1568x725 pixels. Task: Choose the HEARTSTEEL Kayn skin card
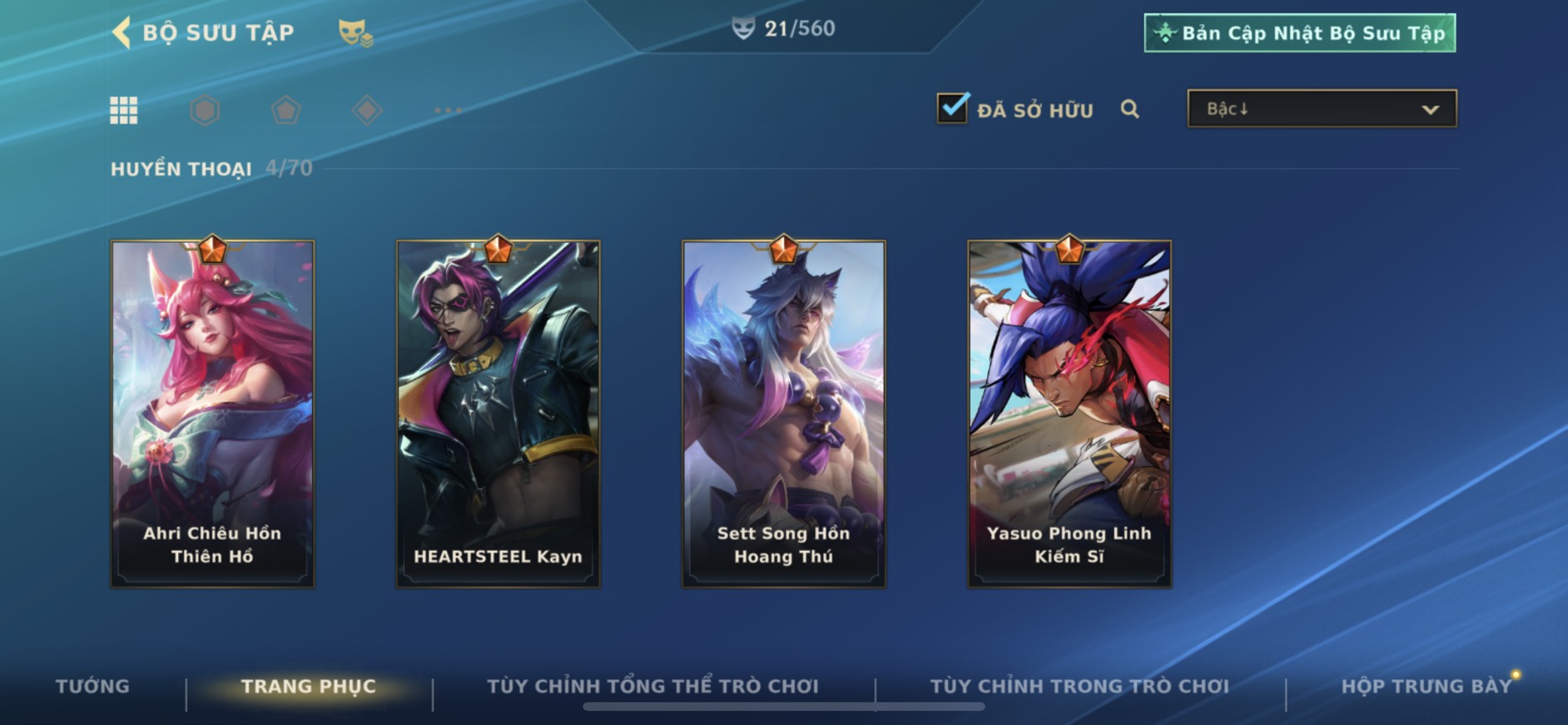point(498,414)
